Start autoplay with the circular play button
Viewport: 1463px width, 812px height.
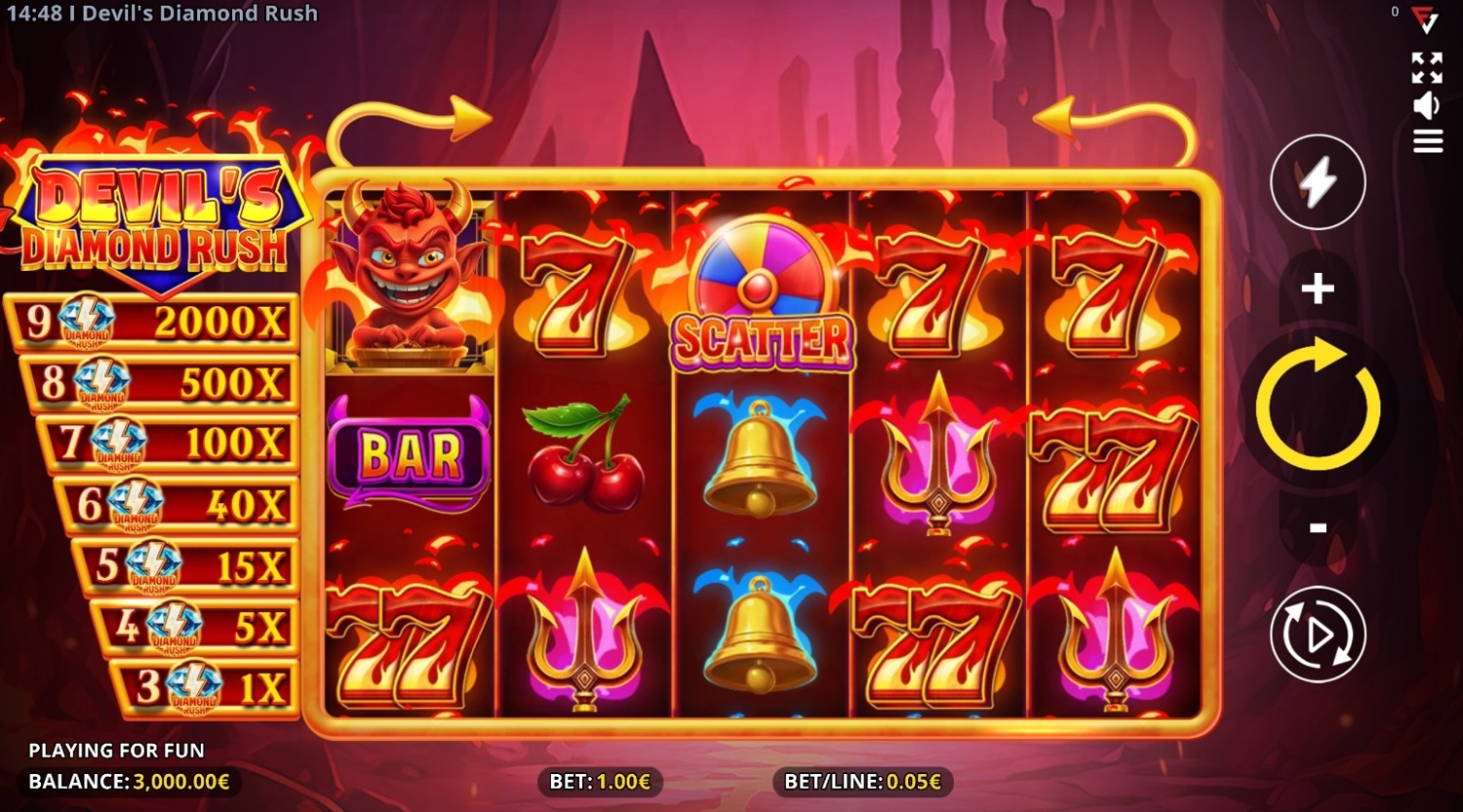(1318, 635)
